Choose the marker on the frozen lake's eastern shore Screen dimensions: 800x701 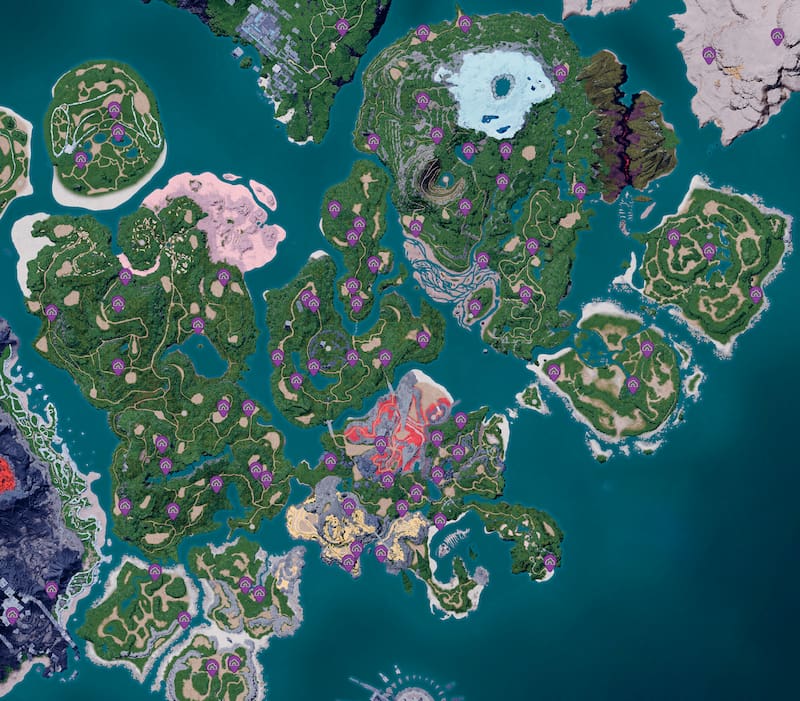[561, 72]
